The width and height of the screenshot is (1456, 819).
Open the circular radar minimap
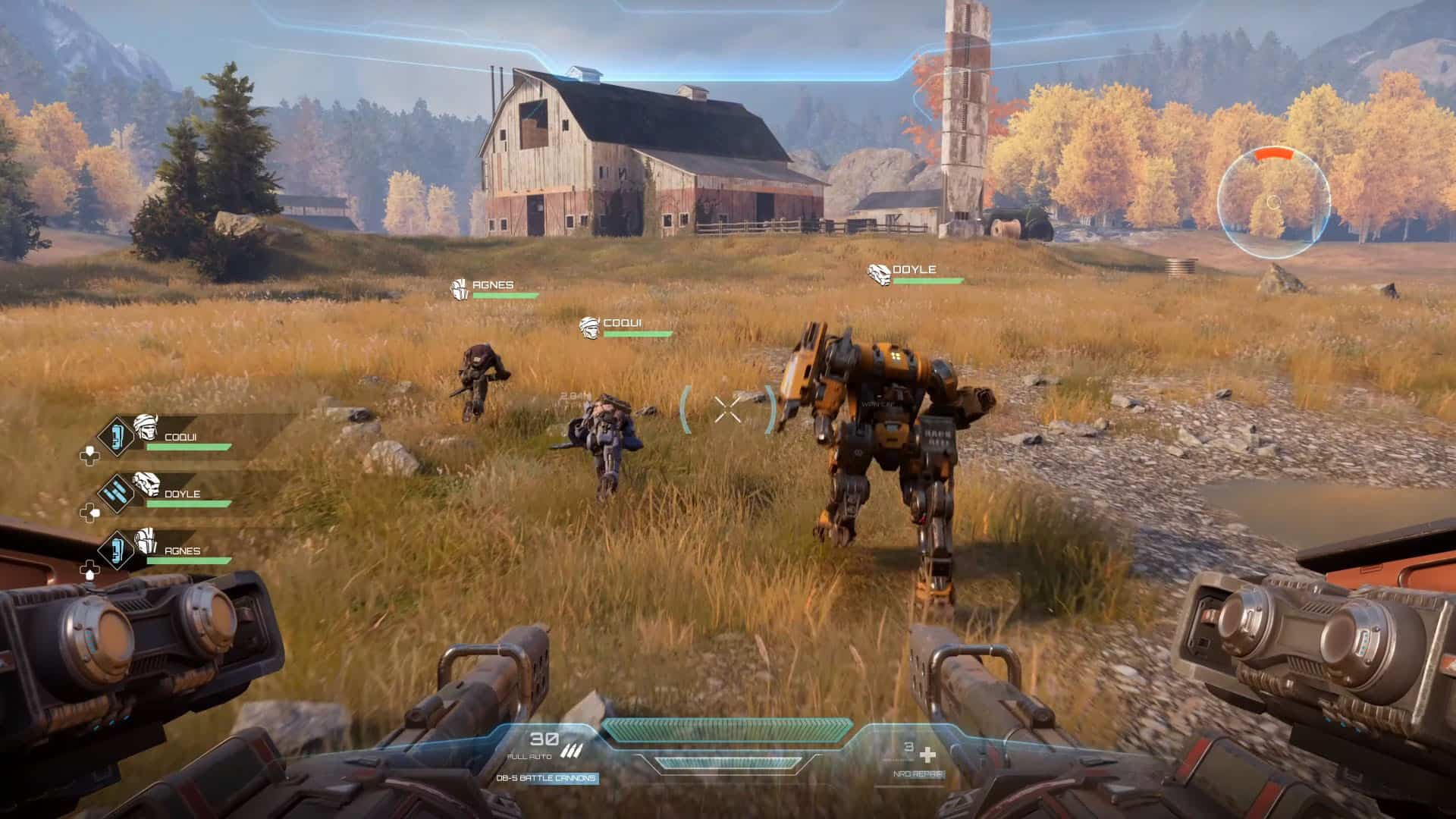(1273, 202)
